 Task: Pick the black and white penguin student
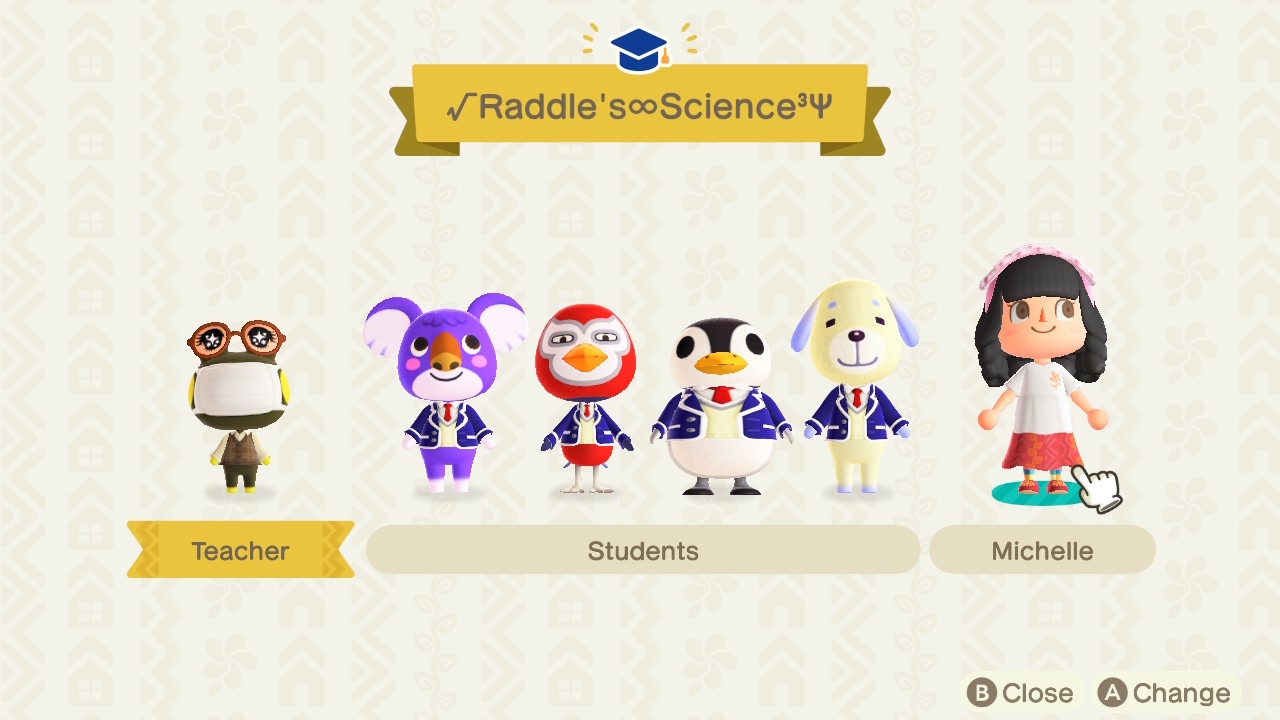720,405
